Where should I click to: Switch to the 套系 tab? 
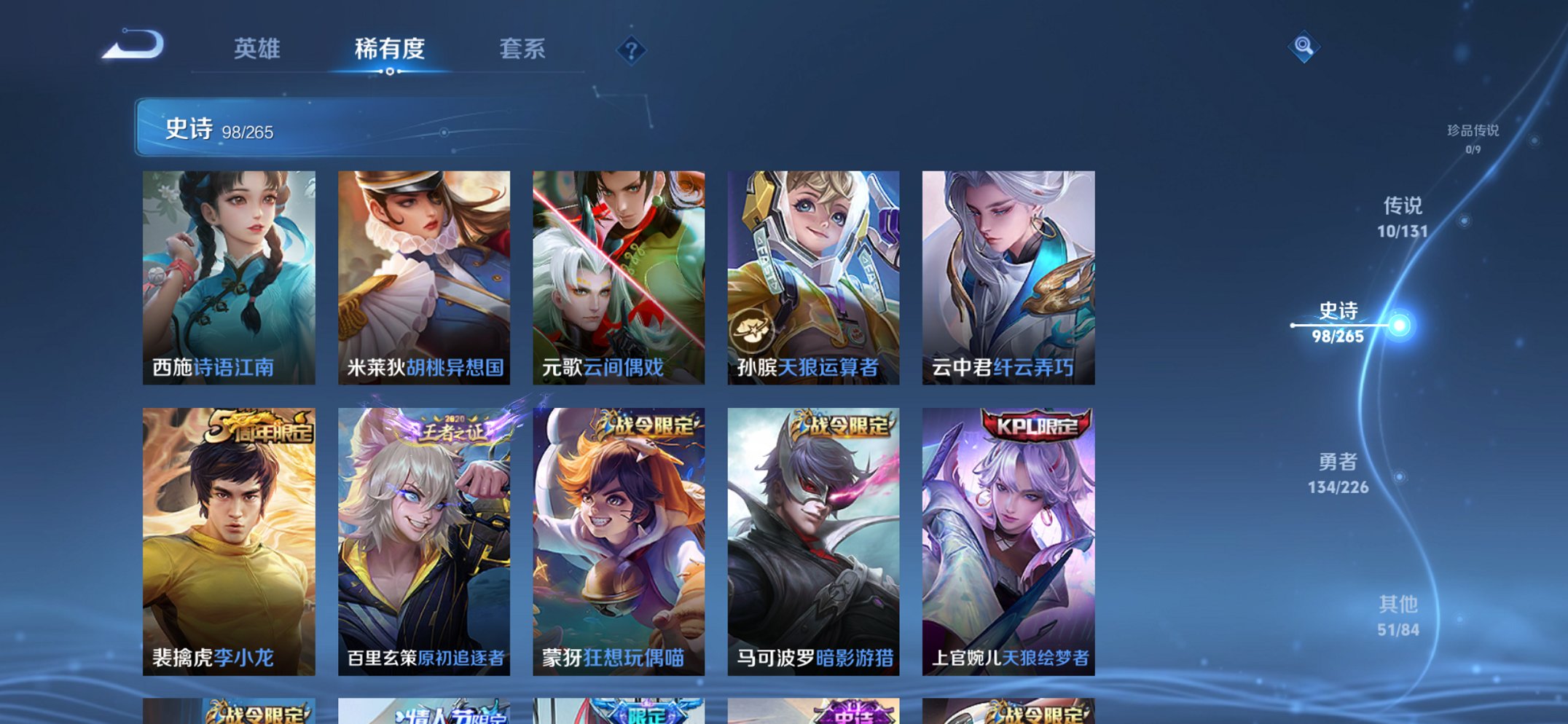pos(522,48)
